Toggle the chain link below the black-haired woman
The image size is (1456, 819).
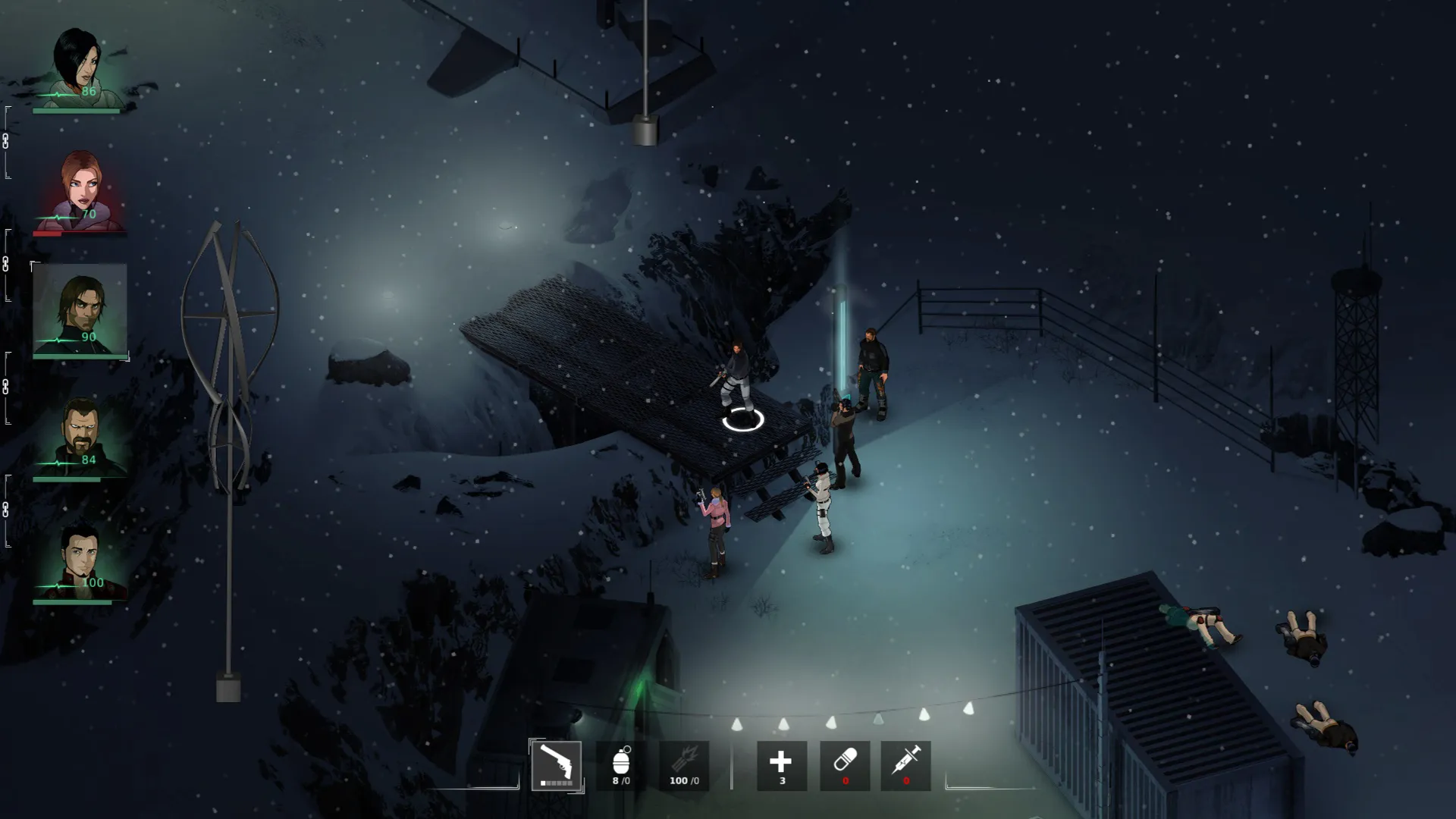click(6, 142)
